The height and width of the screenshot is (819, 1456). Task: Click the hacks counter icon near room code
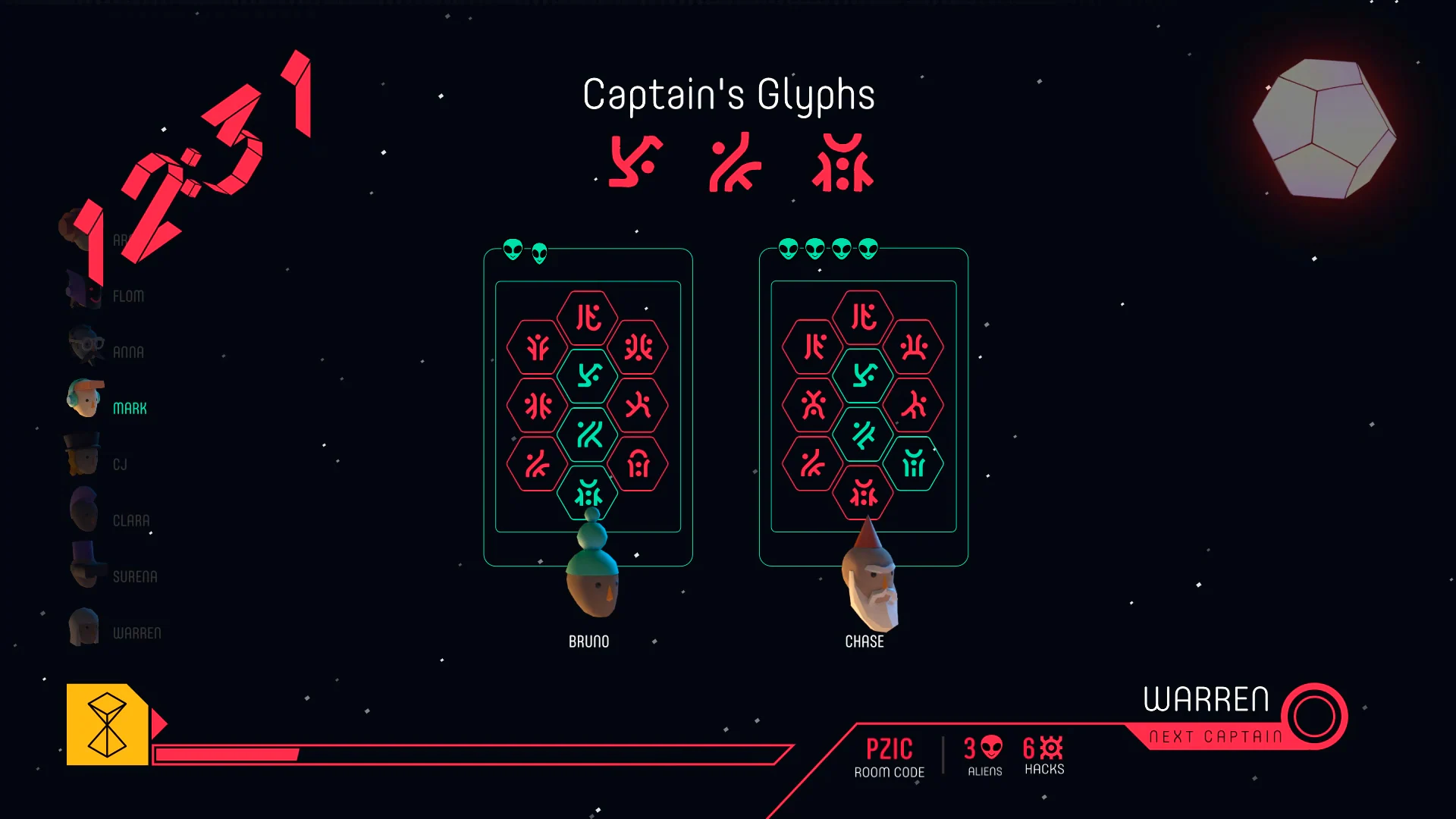[1050, 749]
